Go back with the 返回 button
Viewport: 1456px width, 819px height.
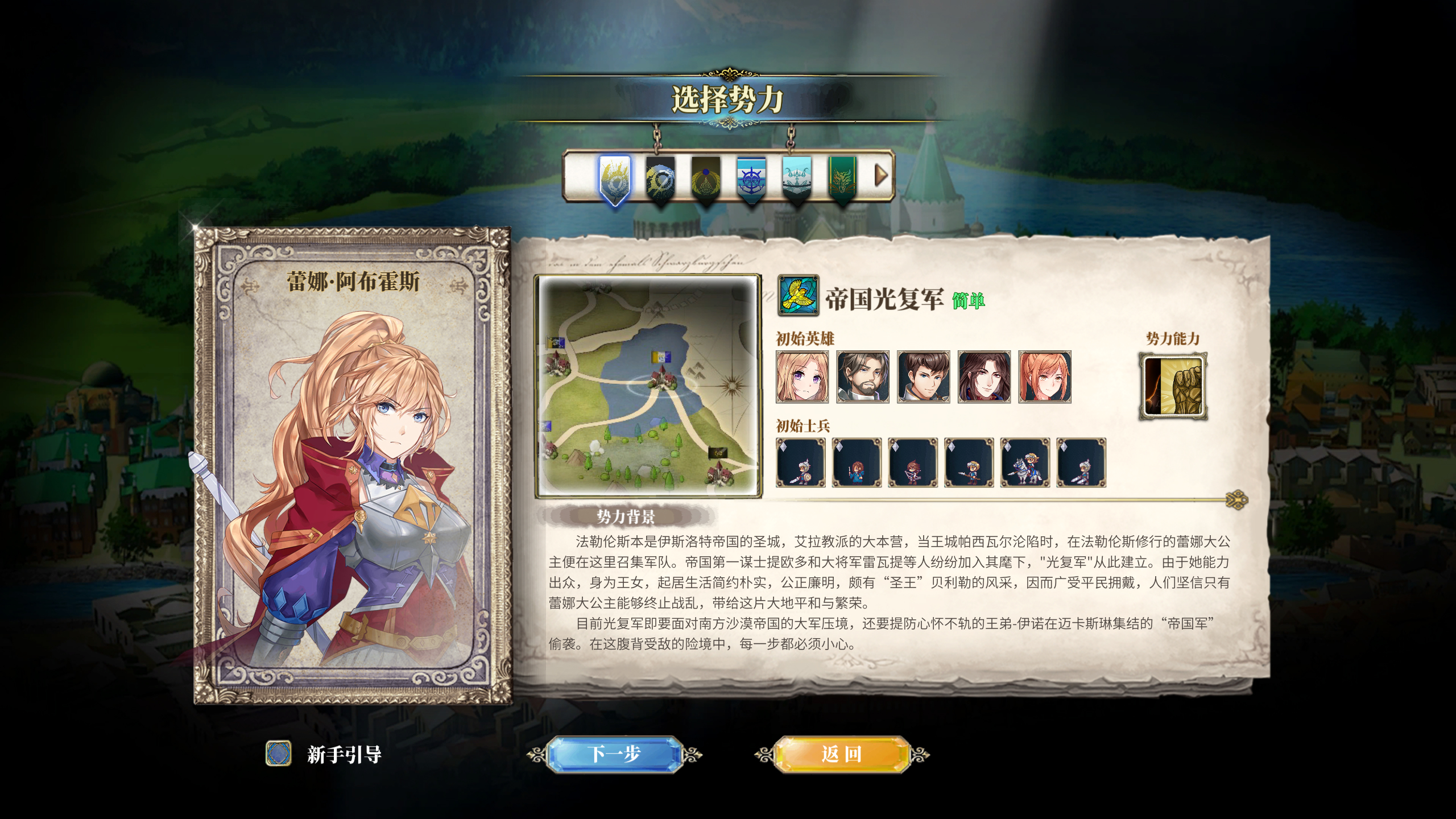(x=842, y=754)
